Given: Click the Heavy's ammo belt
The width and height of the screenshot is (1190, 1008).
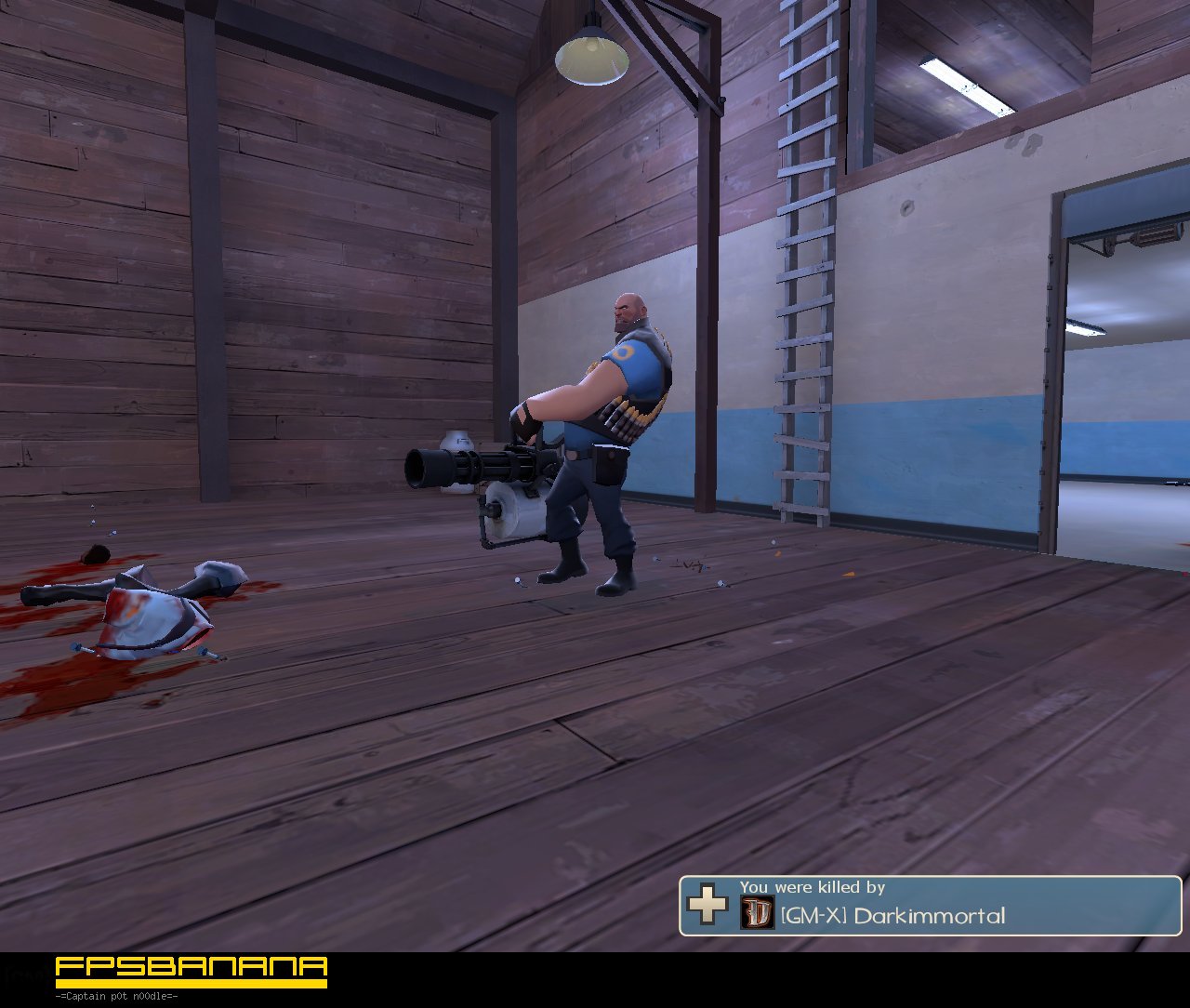Looking at the screenshot, I should click(625, 414).
